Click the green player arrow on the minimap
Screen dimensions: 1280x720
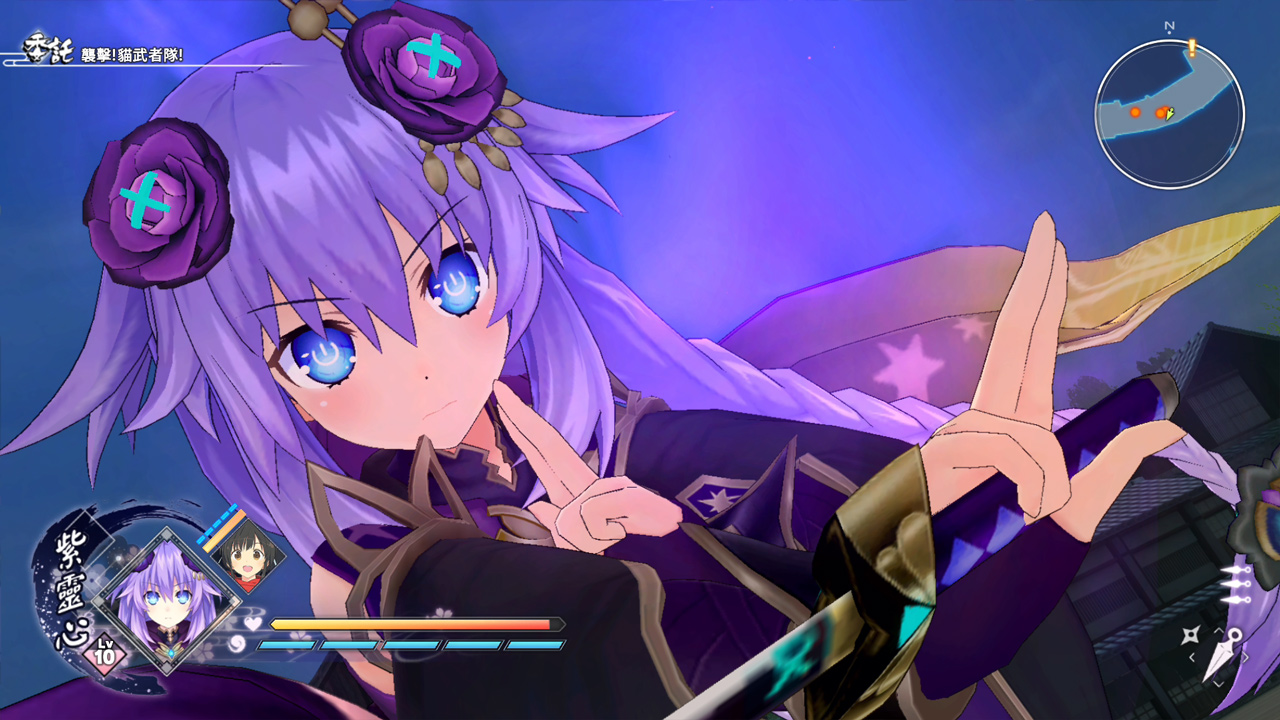1169,114
